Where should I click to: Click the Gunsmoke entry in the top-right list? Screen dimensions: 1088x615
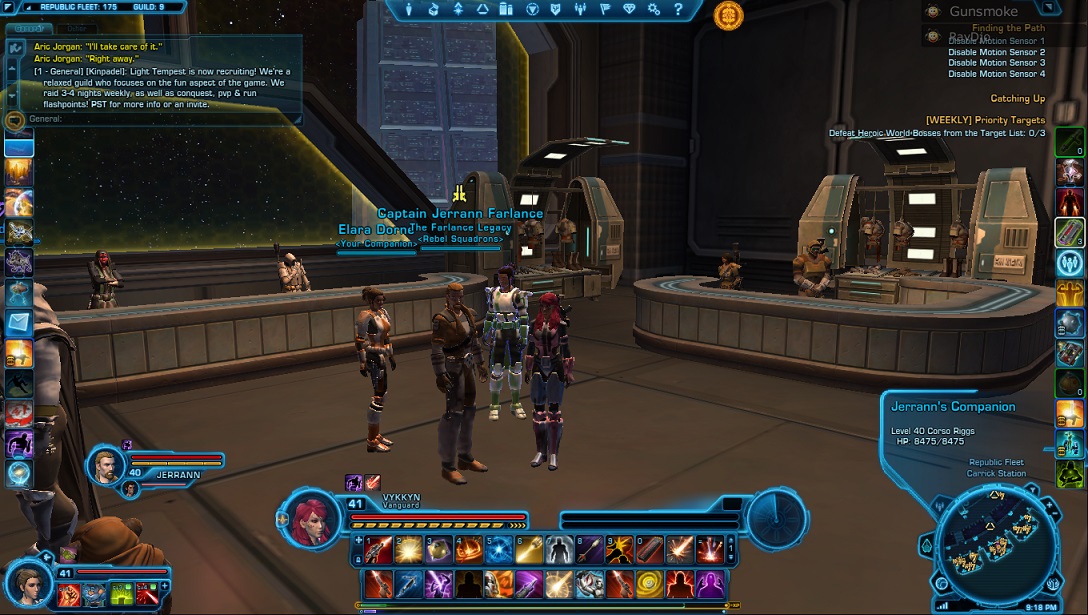(x=983, y=12)
